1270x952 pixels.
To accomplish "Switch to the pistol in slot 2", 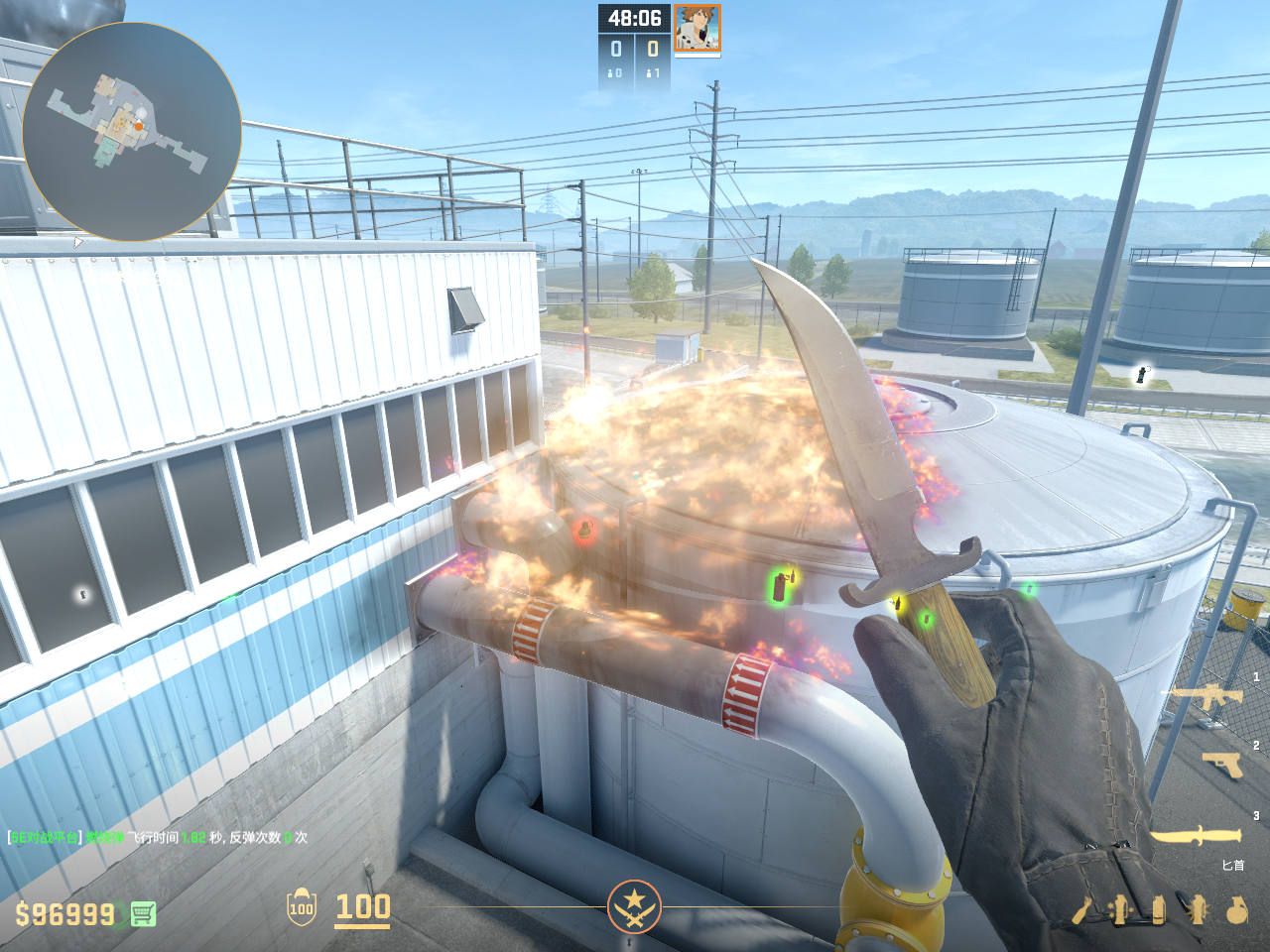I will coord(1221,765).
